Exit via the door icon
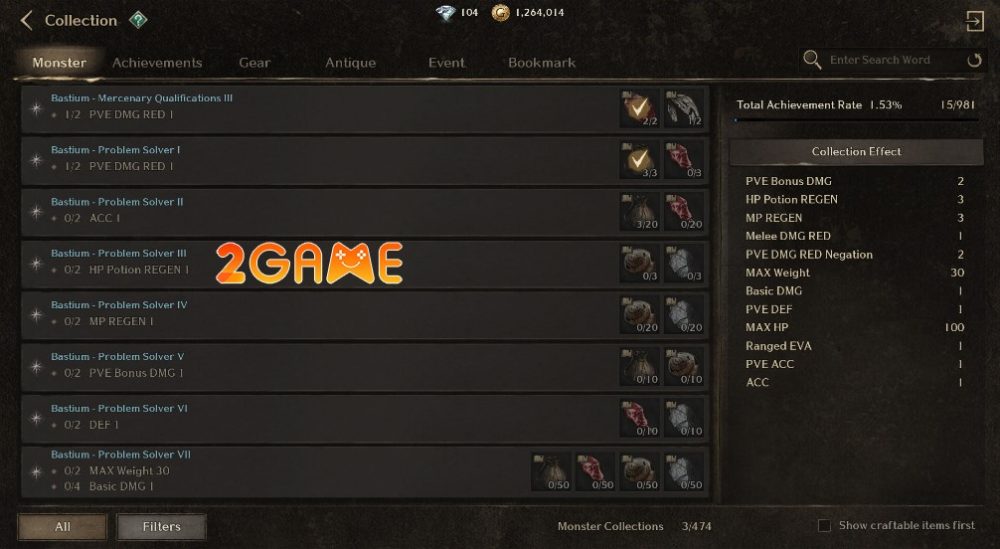 pyautogui.click(x=974, y=21)
